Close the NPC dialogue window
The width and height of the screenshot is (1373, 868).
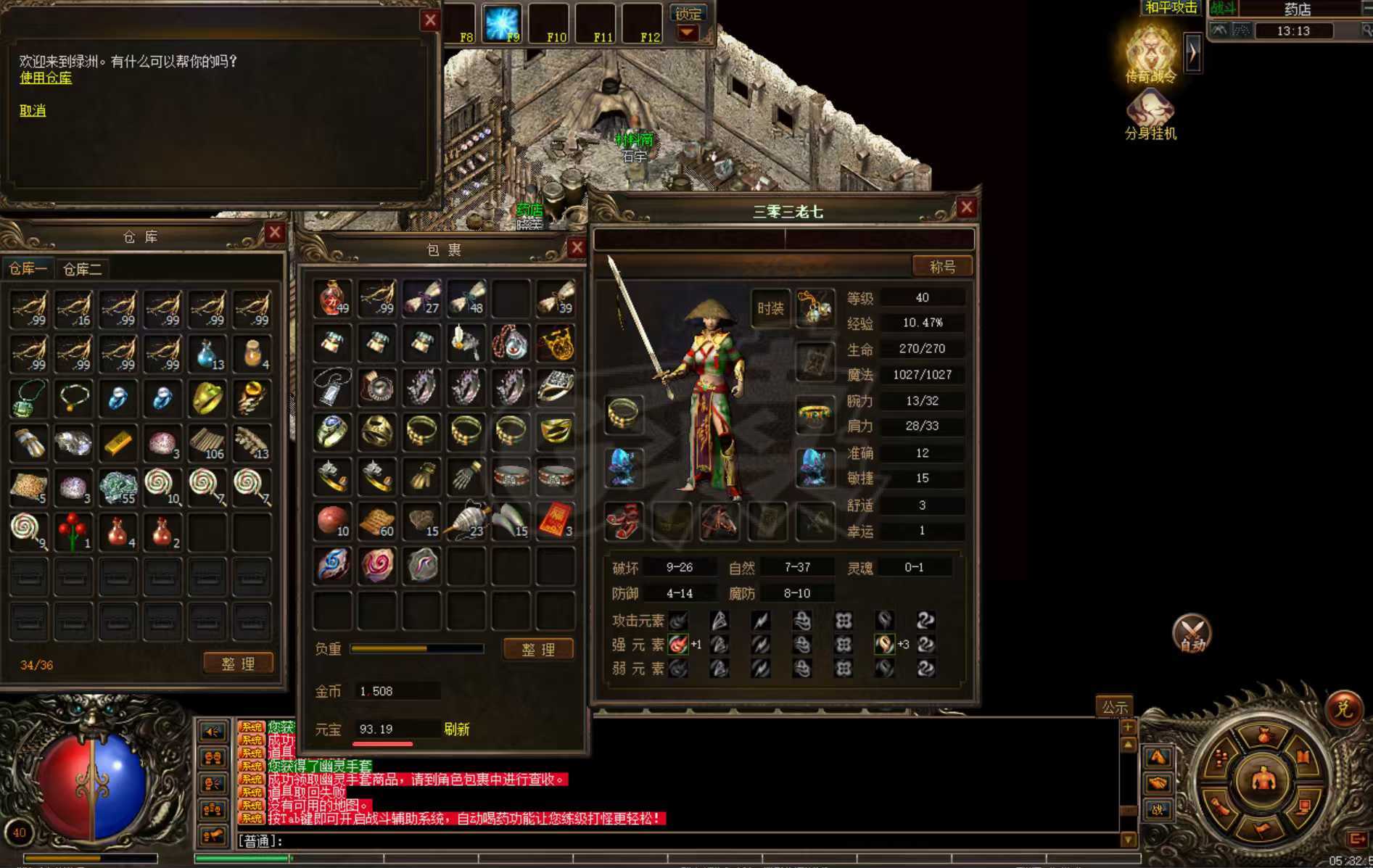pos(430,20)
